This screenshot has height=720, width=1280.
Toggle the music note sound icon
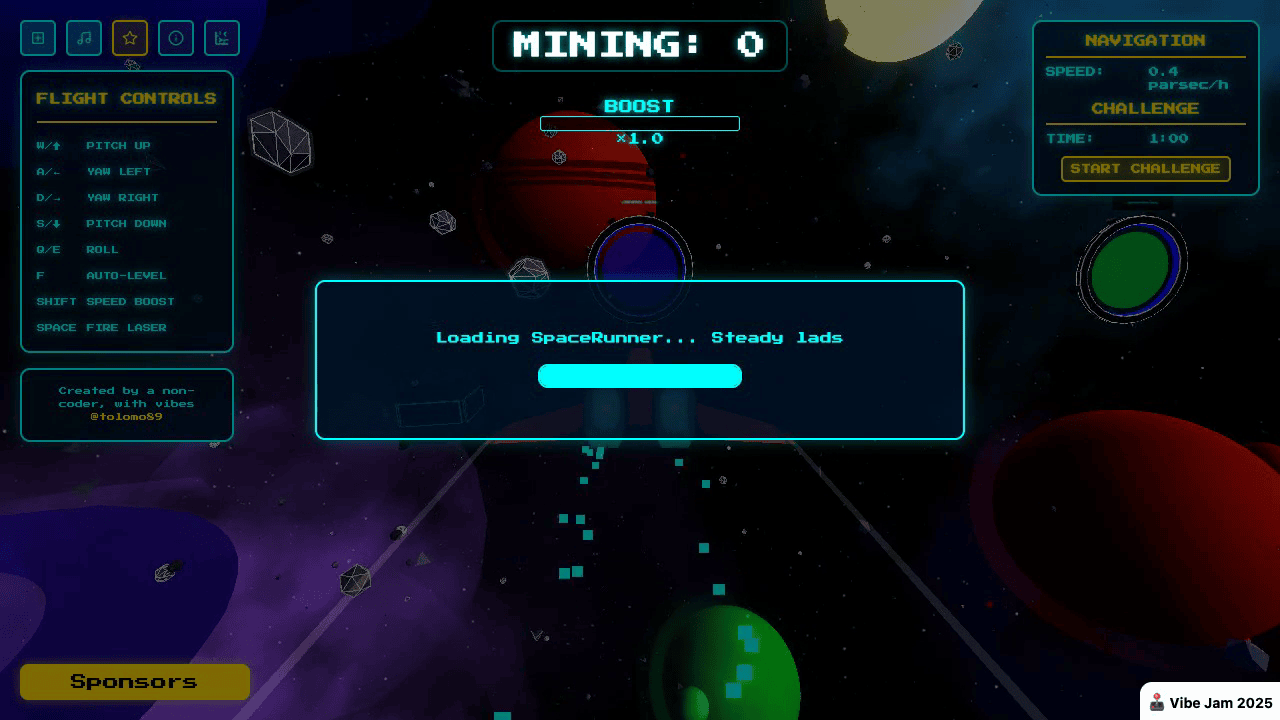point(84,38)
